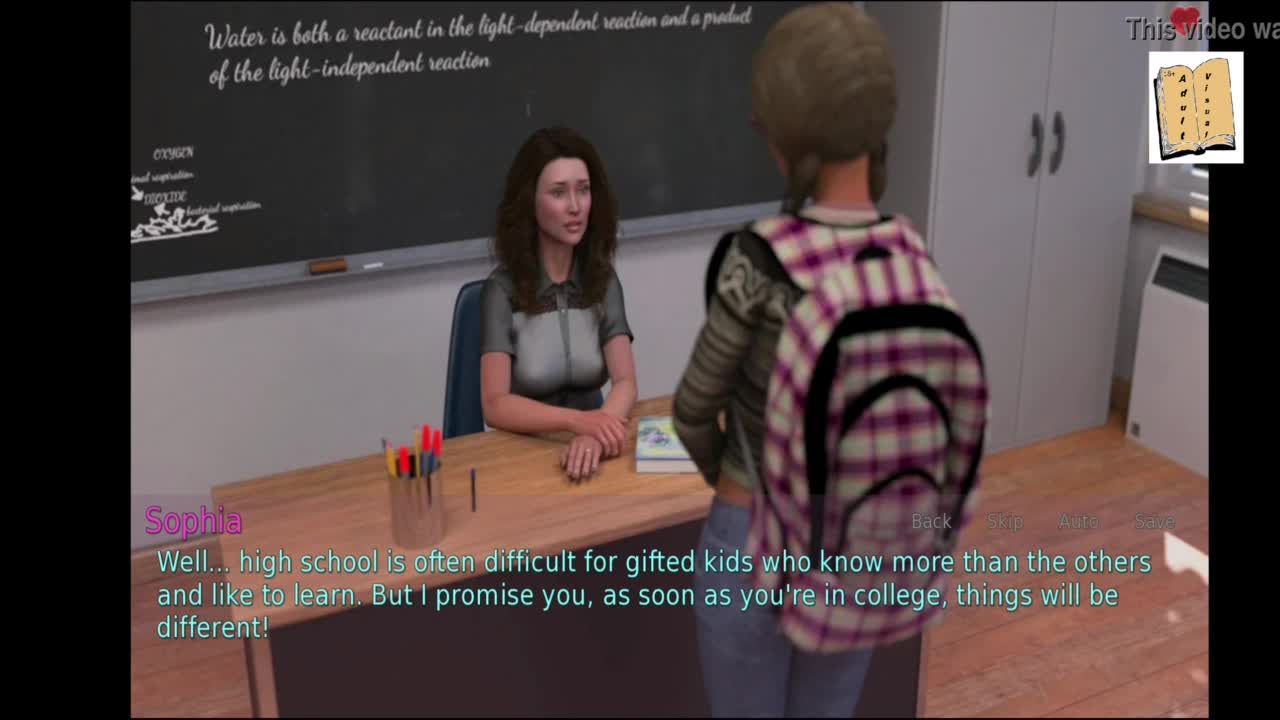Click the red heart icon
This screenshot has height=720, width=1280.
(x=1186, y=21)
